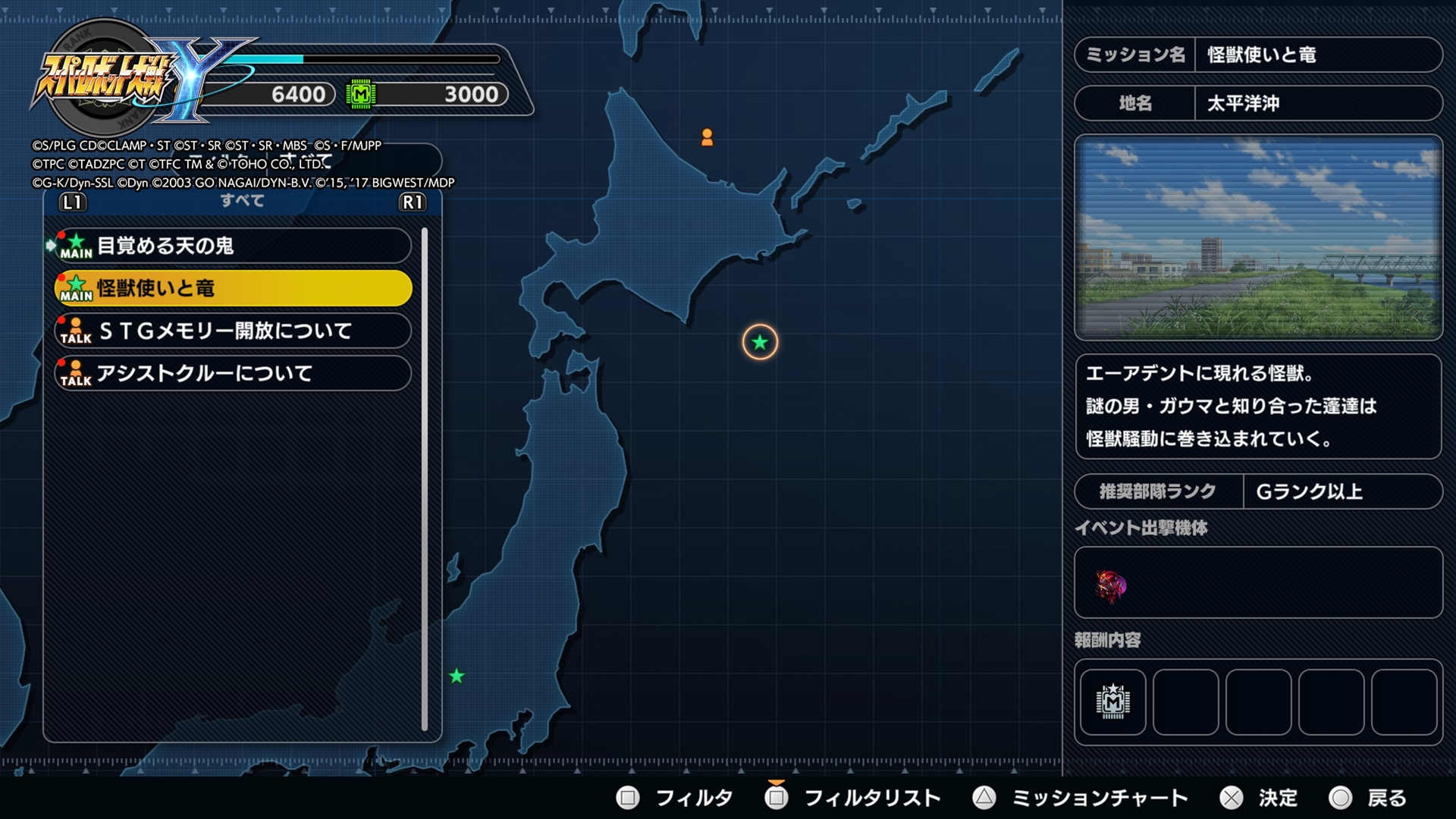Click the M-chip reward icon under 報酬内容
Image resolution: width=1456 pixels, height=819 pixels.
click(x=1113, y=703)
